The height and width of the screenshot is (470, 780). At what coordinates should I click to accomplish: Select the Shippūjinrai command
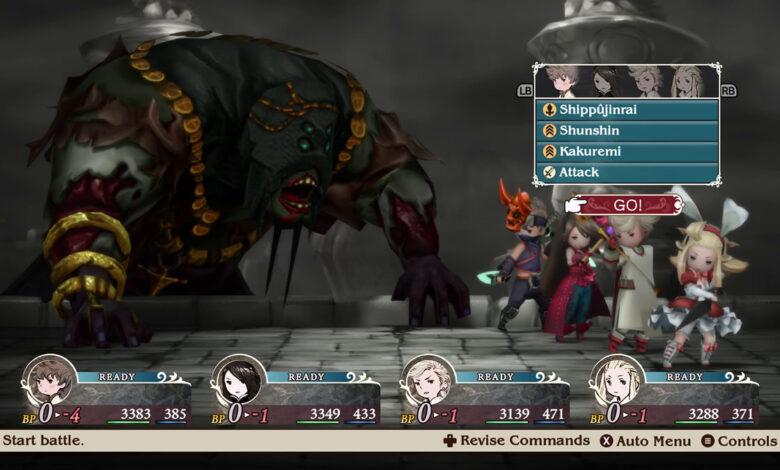pyautogui.click(x=627, y=110)
